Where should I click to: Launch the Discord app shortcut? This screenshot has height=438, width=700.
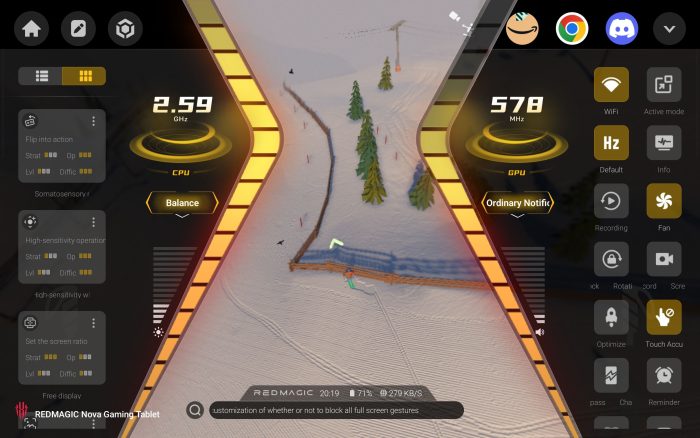point(619,28)
